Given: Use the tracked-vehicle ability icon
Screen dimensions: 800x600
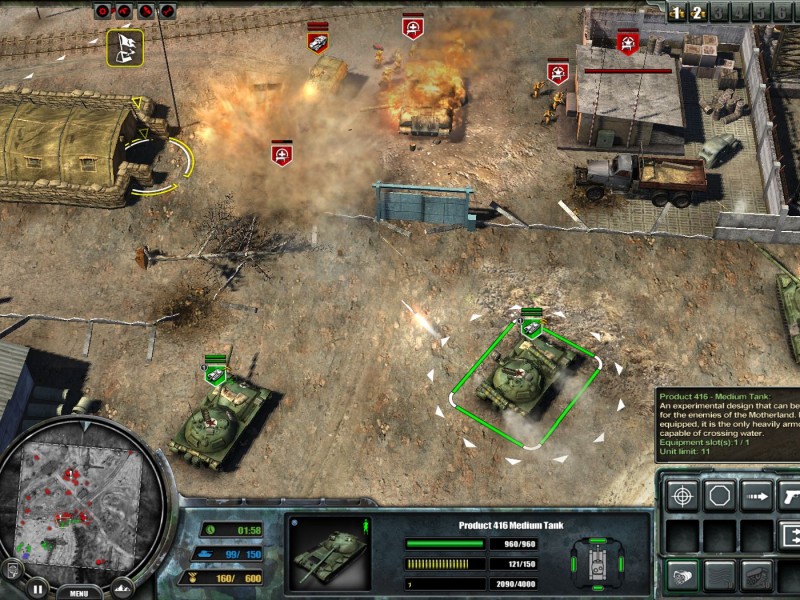Looking at the screenshot, I should click(757, 575).
